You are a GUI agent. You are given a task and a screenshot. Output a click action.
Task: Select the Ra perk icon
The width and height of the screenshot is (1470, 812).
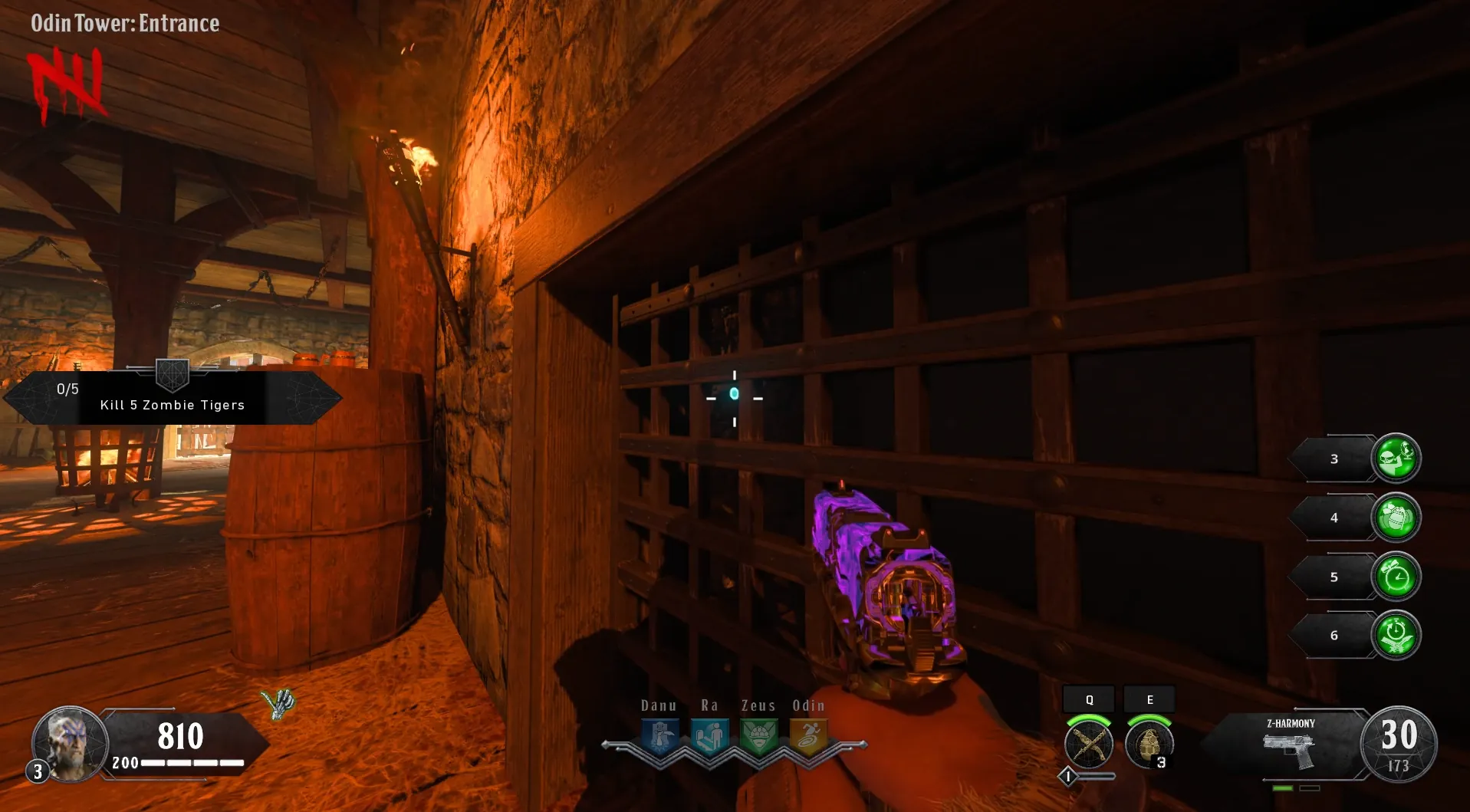point(709,737)
